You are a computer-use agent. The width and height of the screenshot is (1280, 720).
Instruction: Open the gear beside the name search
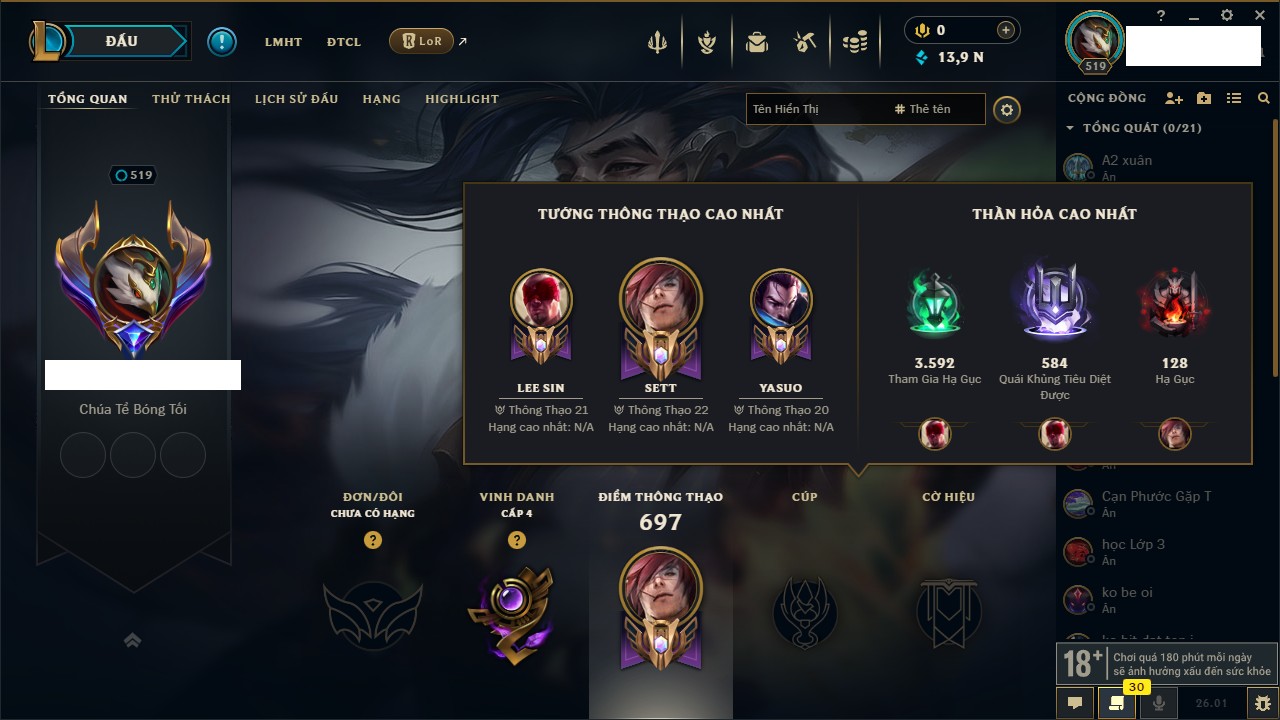pos(1007,110)
